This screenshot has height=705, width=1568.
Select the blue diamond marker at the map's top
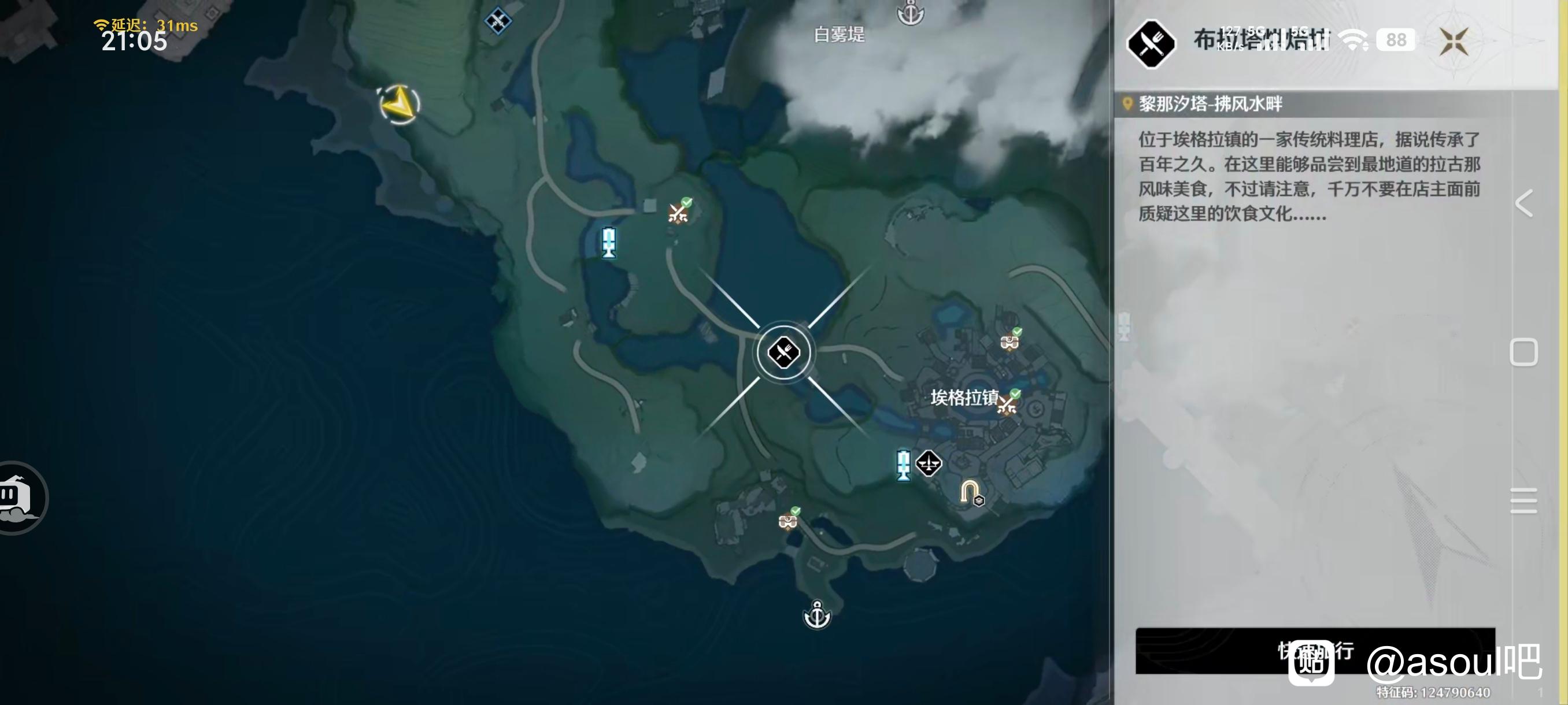coord(497,21)
